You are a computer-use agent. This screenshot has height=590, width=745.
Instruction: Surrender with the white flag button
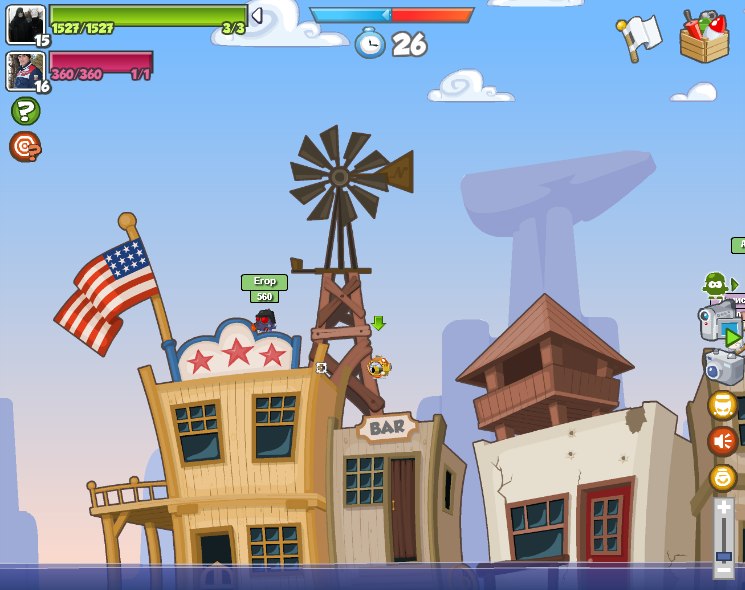click(640, 36)
